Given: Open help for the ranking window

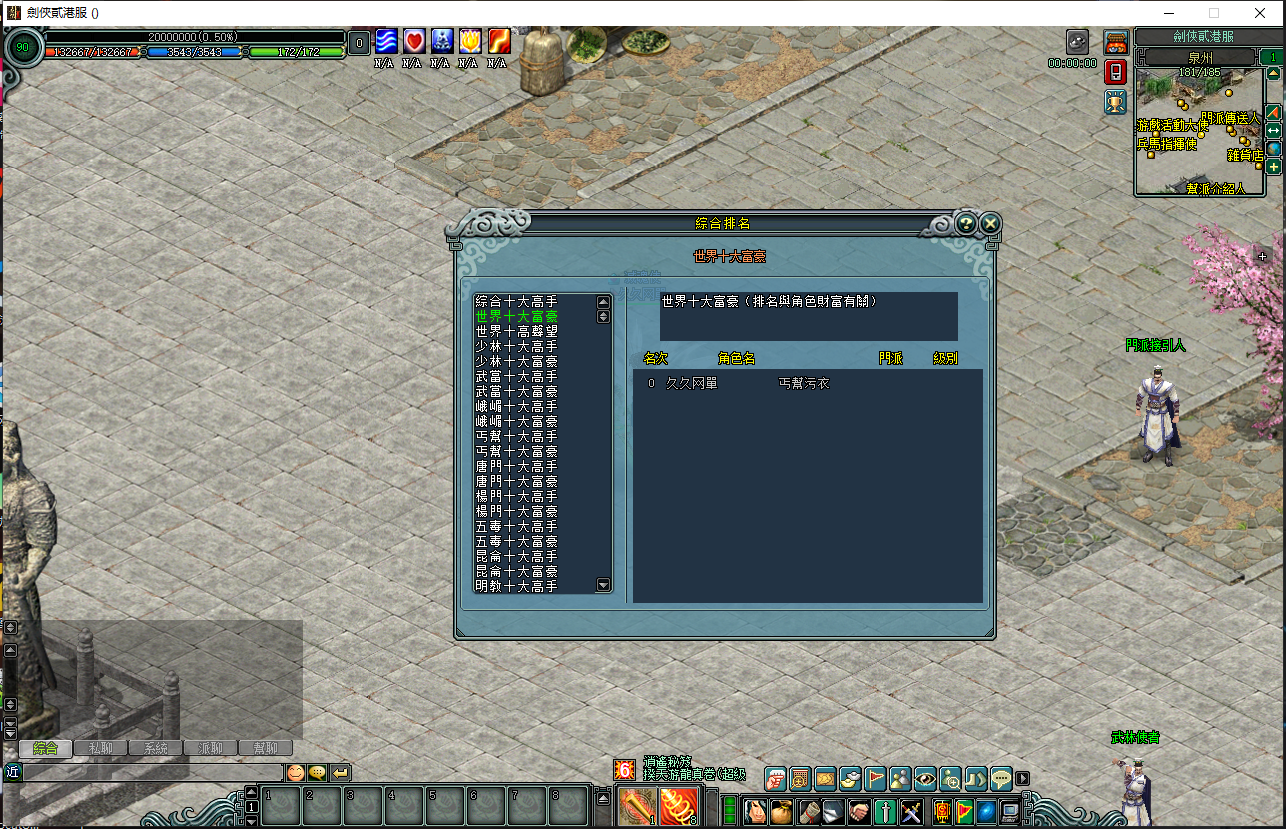Looking at the screenshot, I should [965, 223].
